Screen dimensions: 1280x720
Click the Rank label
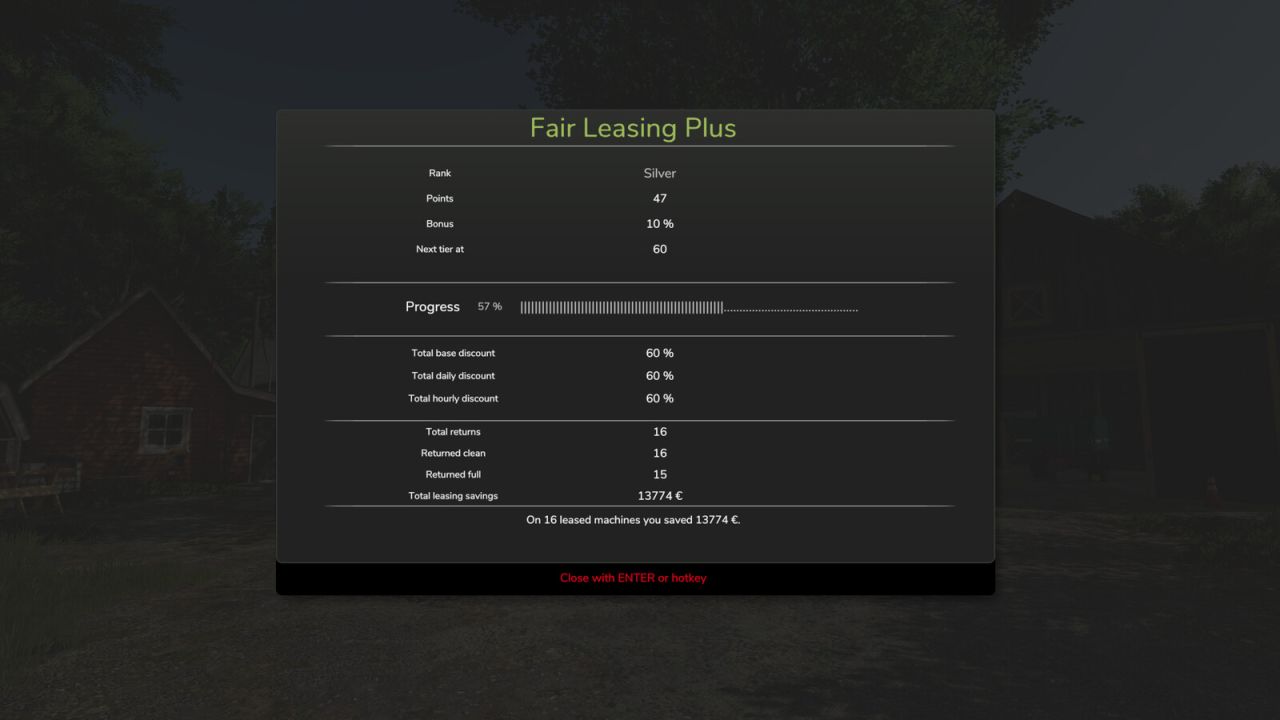pyautogui.click(x=440, y=172)
